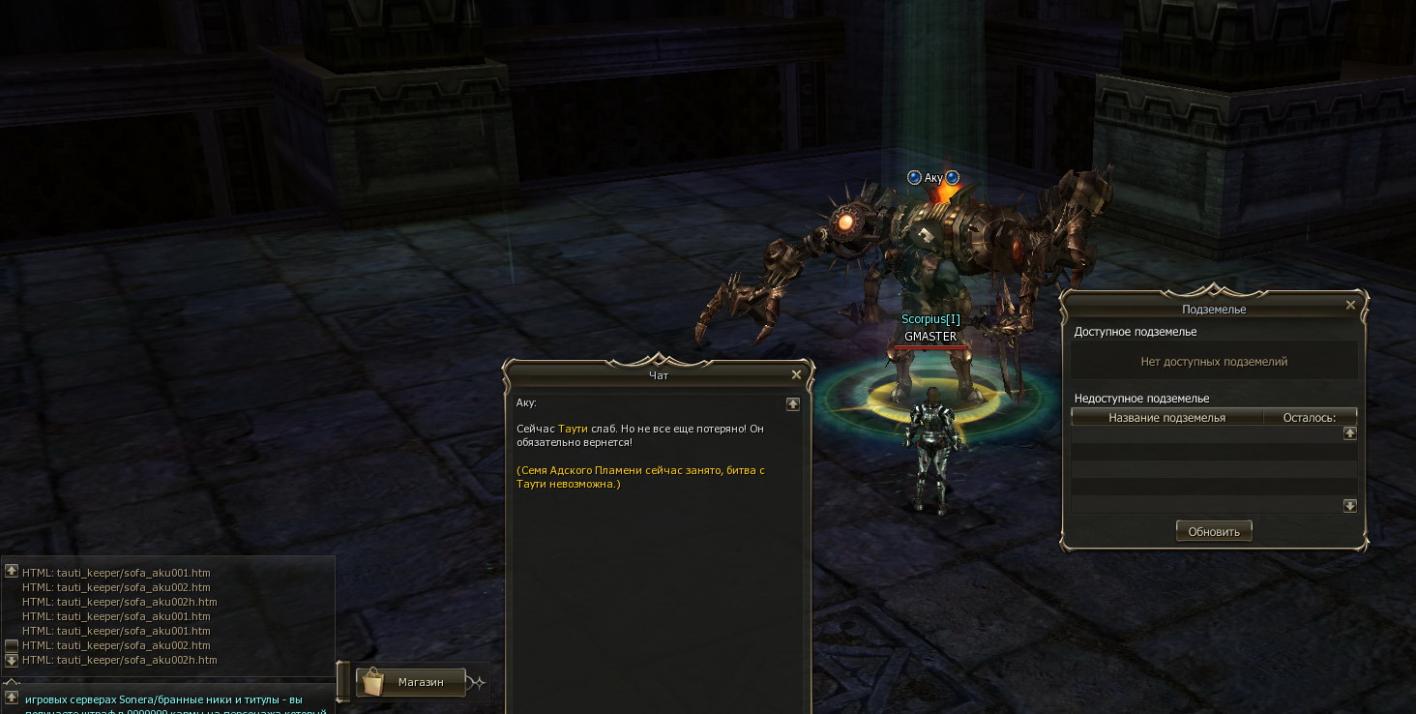Screen dimensions: 1416x714
Task: Click the Обновить button
Action: 1214,531
